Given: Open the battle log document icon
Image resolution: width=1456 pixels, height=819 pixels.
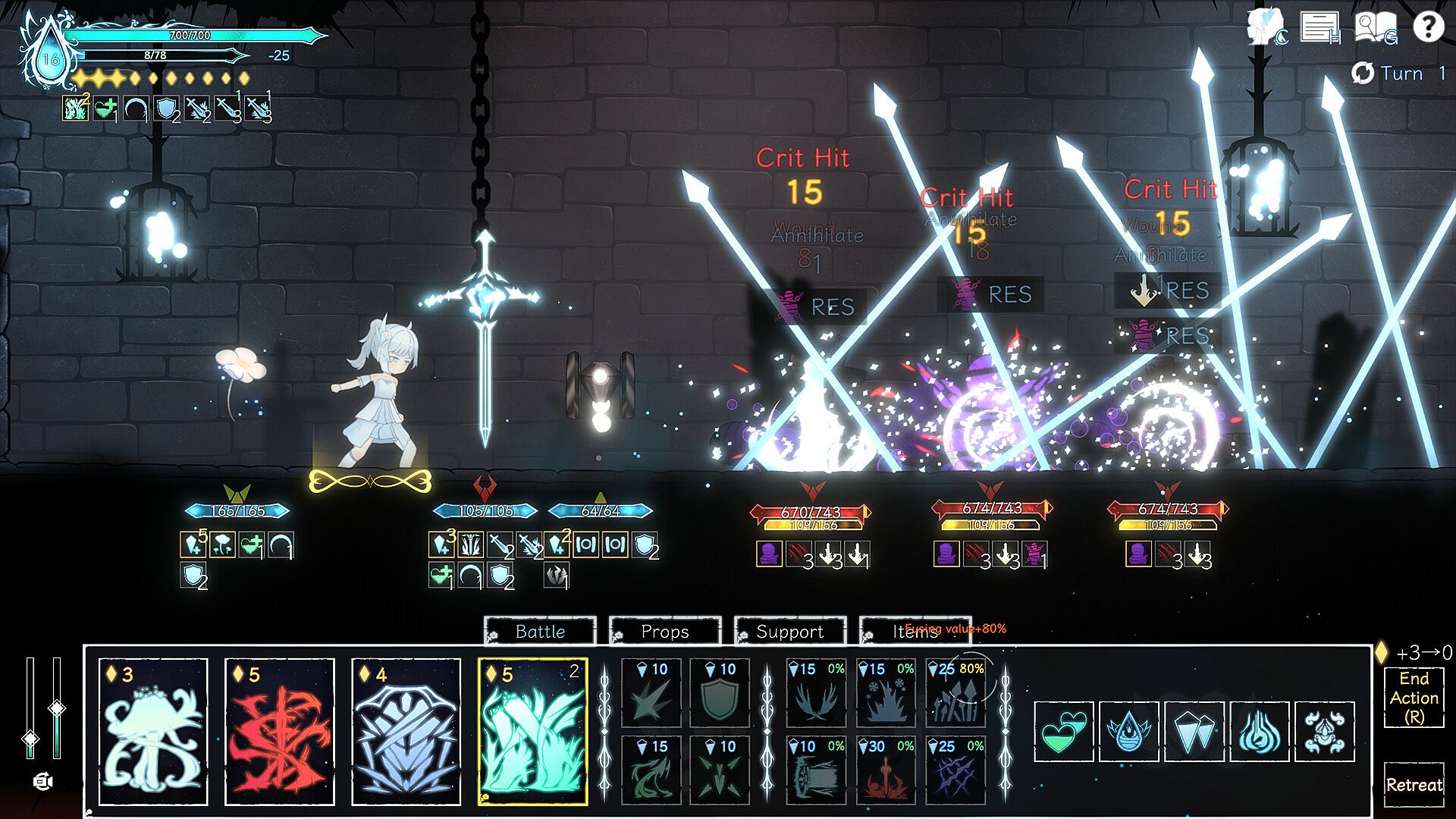Looking at the screenshot, I should 1320,28.
